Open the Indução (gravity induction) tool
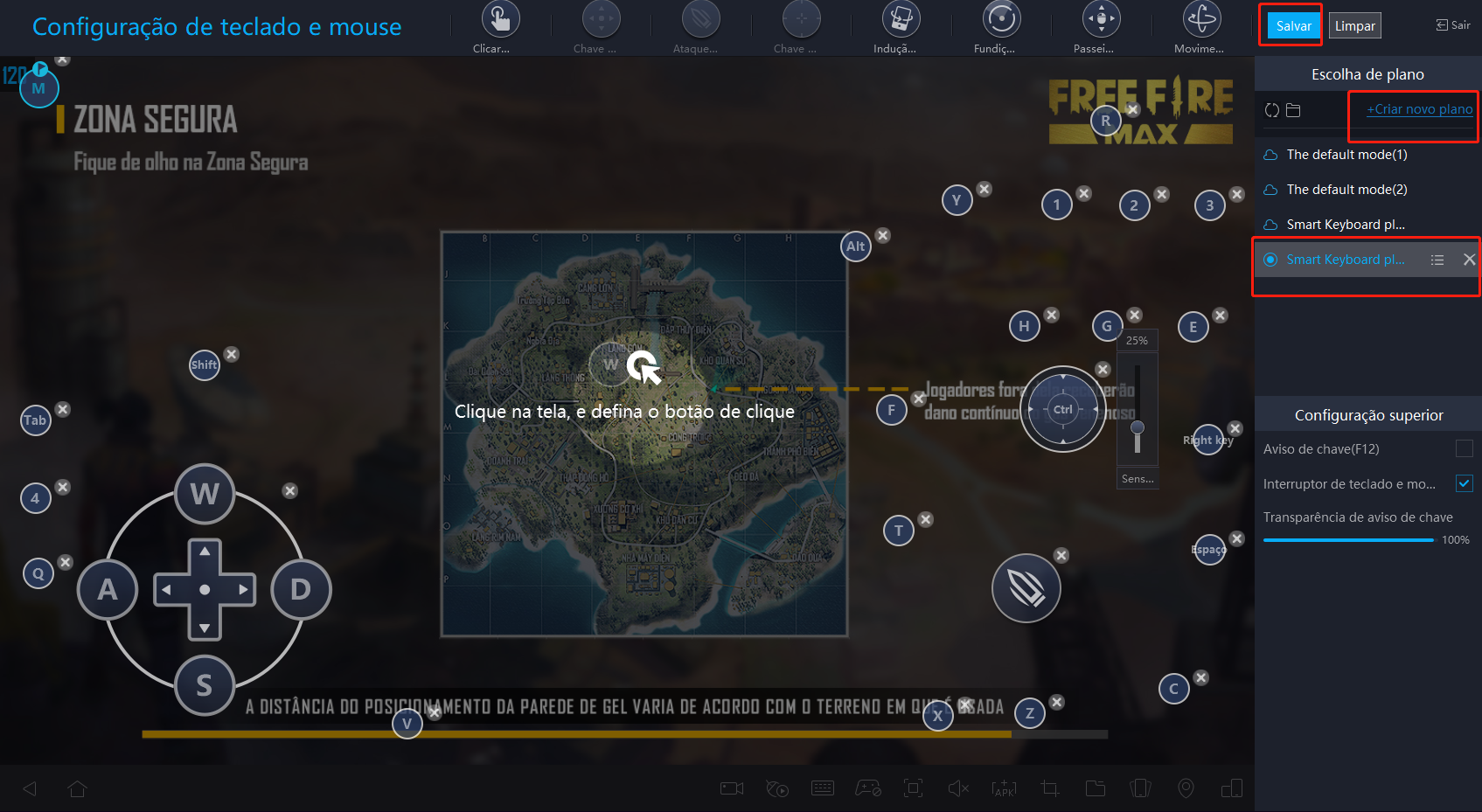The height and width of the screenshot is (812, 1482). pyautogui.click(x=901, y=17)
